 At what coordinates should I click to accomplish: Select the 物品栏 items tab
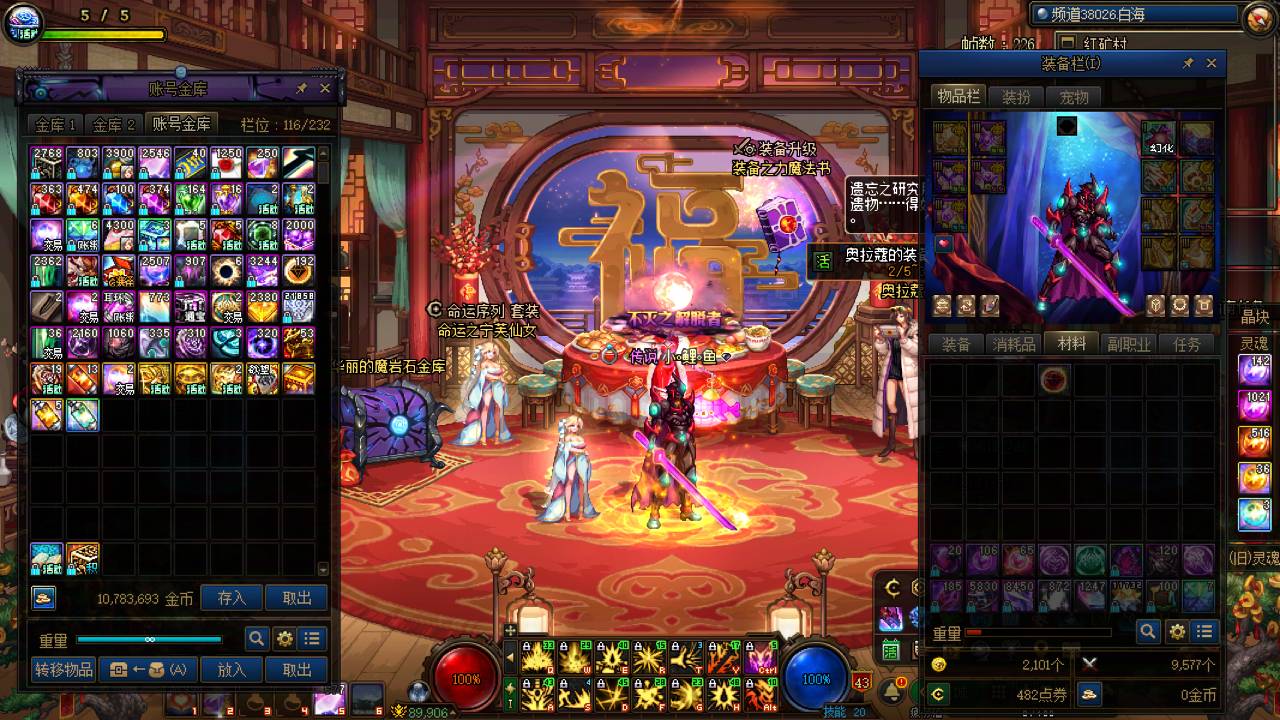click(x=958, y=97)
